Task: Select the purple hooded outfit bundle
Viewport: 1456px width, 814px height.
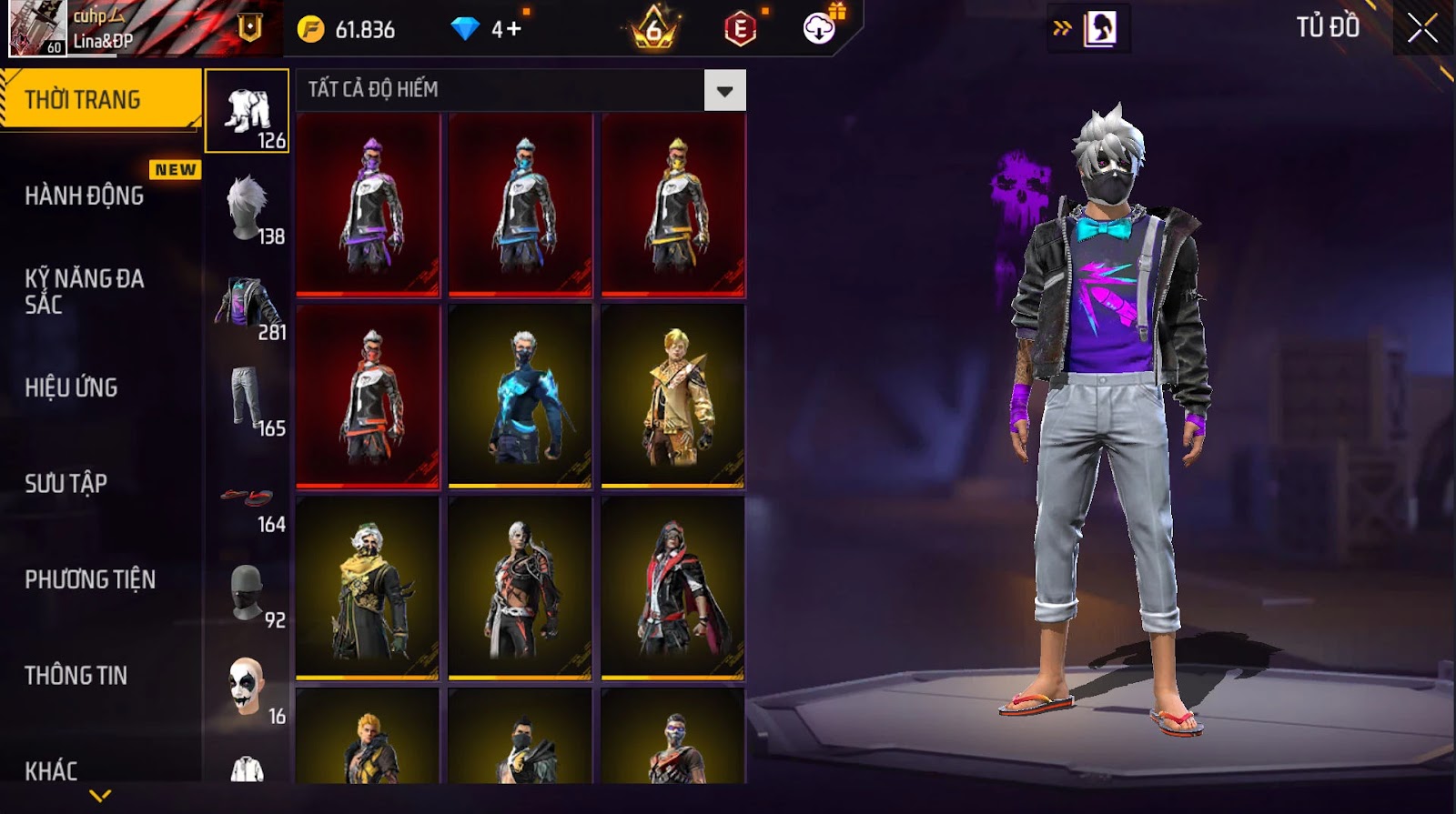Action: click(369, 205)
